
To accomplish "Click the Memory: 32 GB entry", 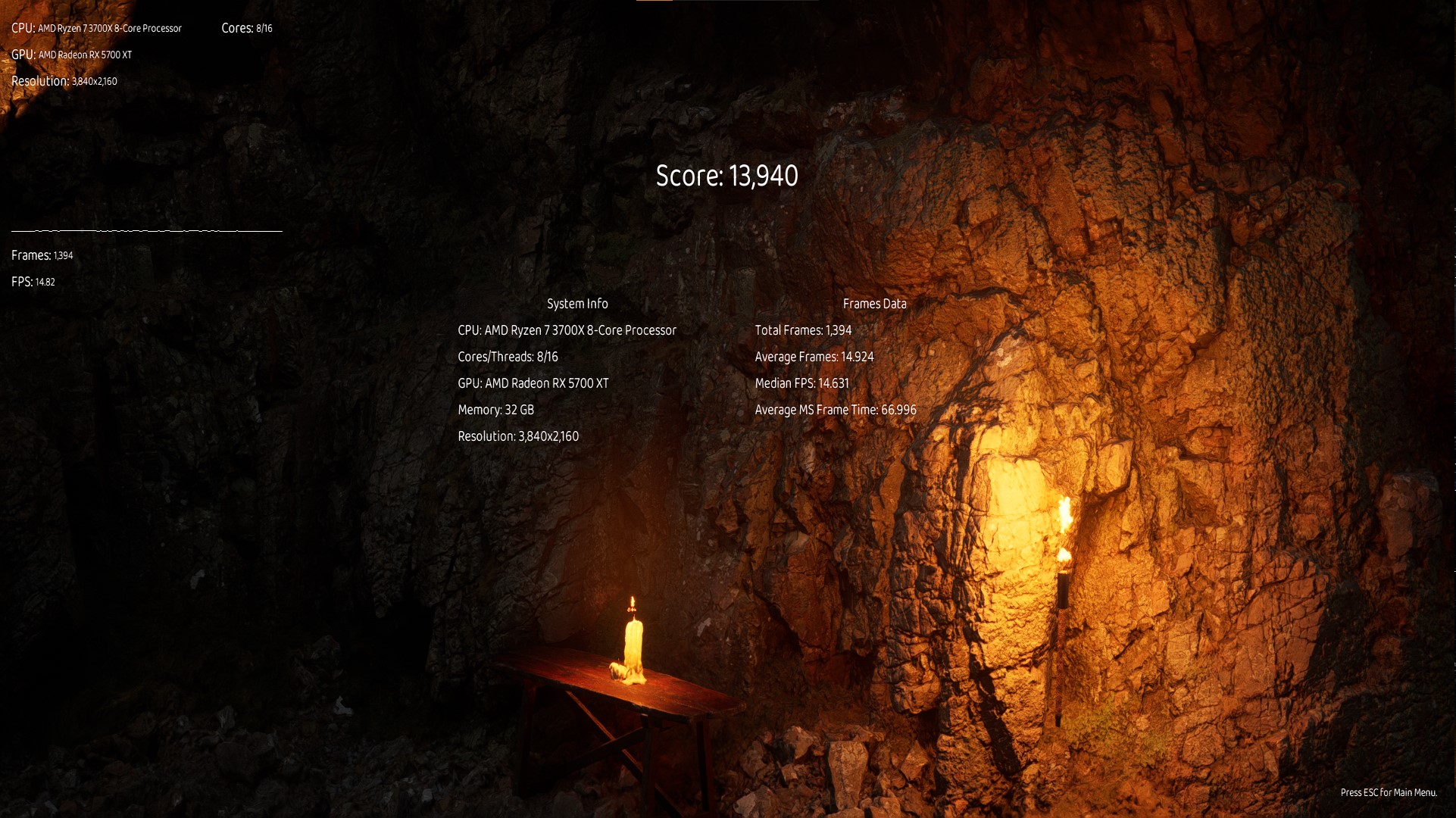I will [x=495, y=409].
